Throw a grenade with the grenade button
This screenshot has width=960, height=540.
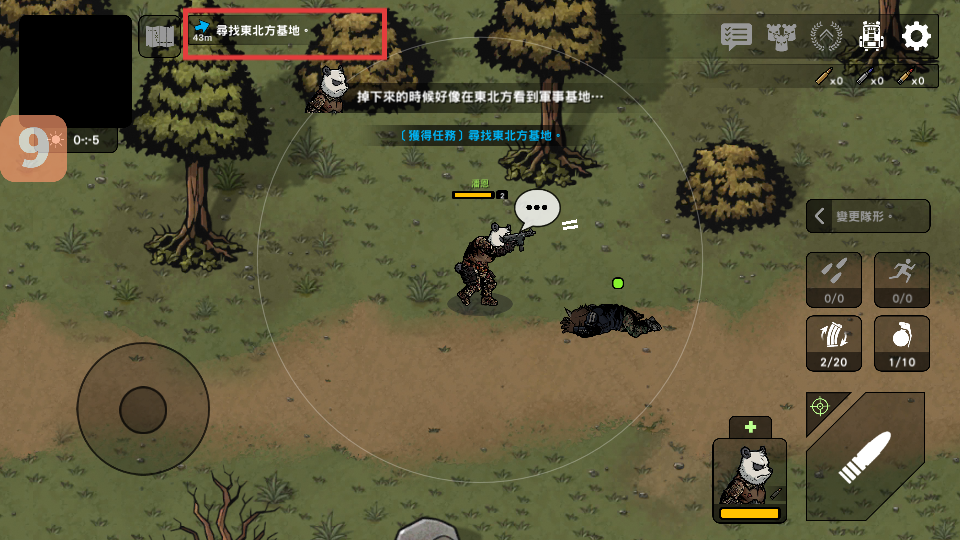point(902,343)
